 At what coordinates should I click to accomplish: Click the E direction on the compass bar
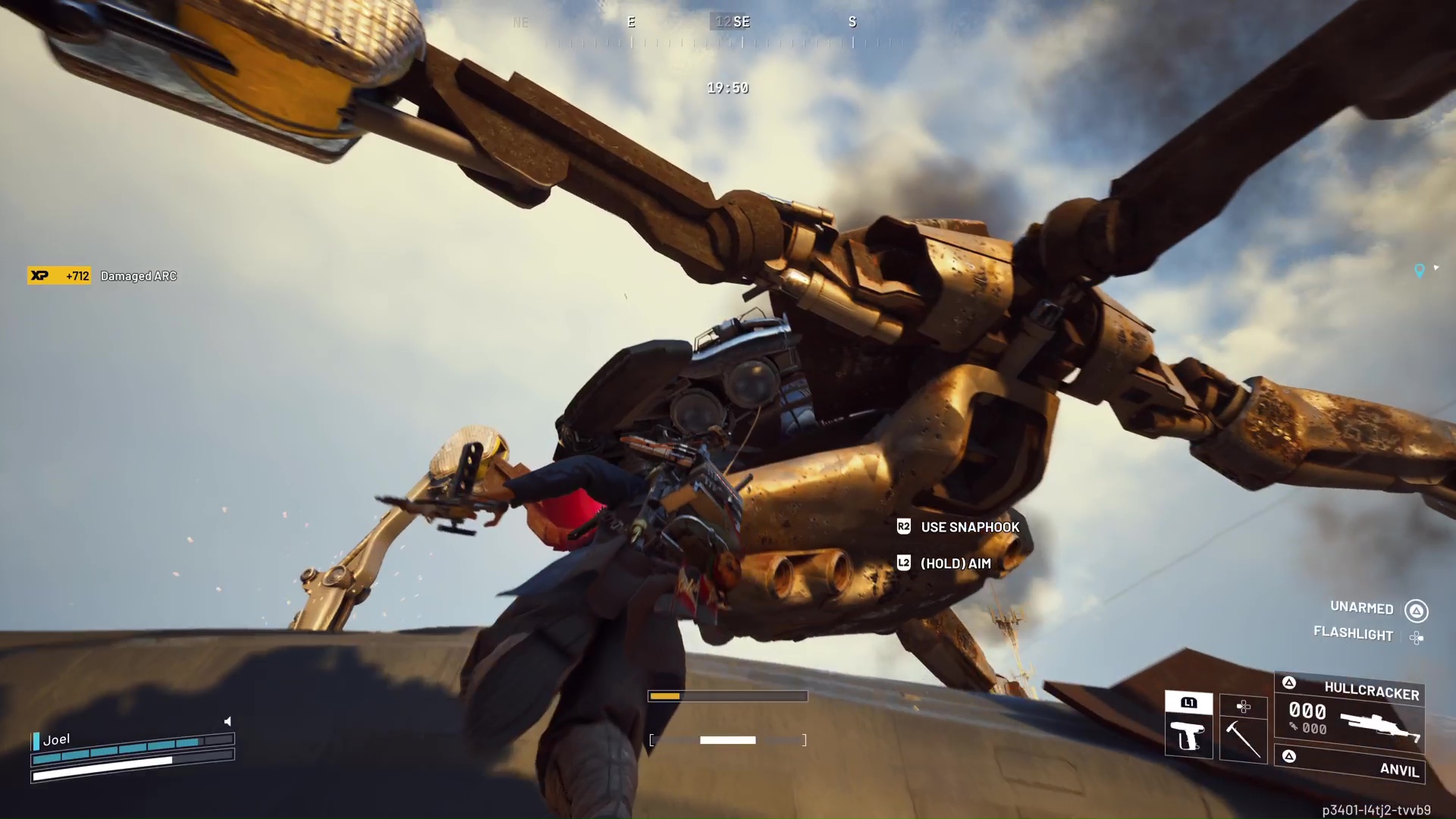(x=631, y=22)
